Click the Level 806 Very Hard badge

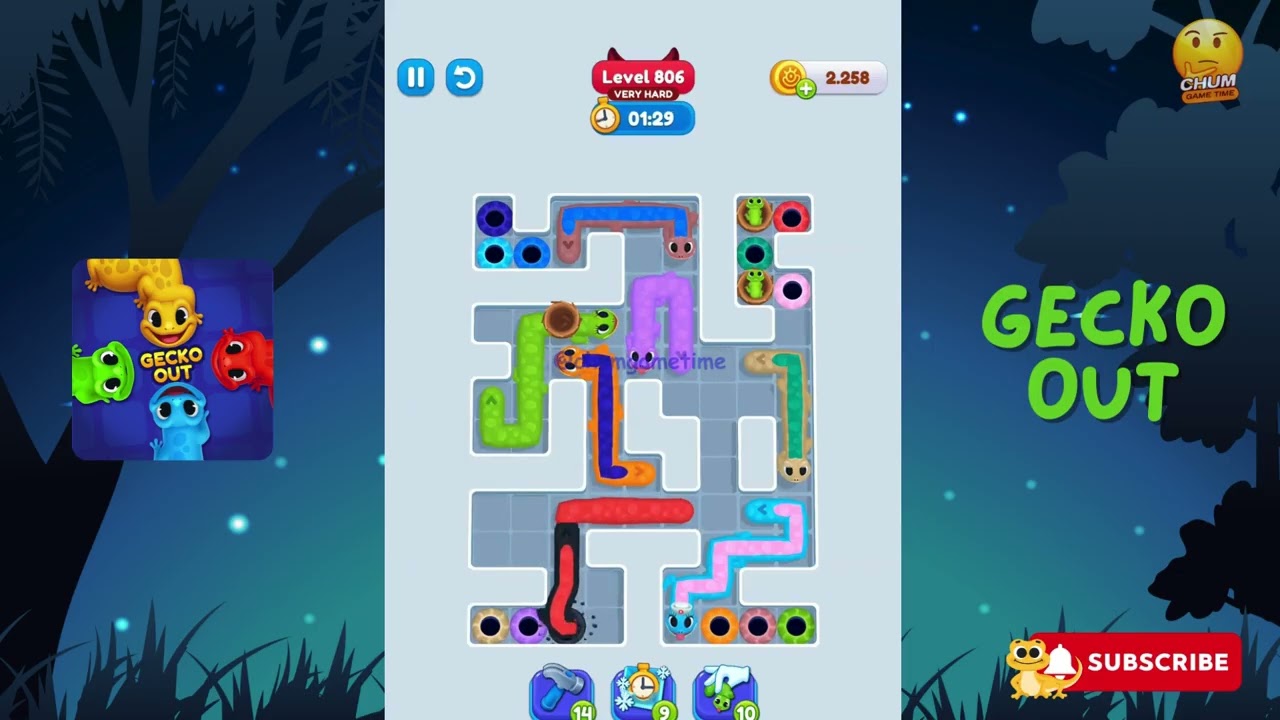(641, 77)
